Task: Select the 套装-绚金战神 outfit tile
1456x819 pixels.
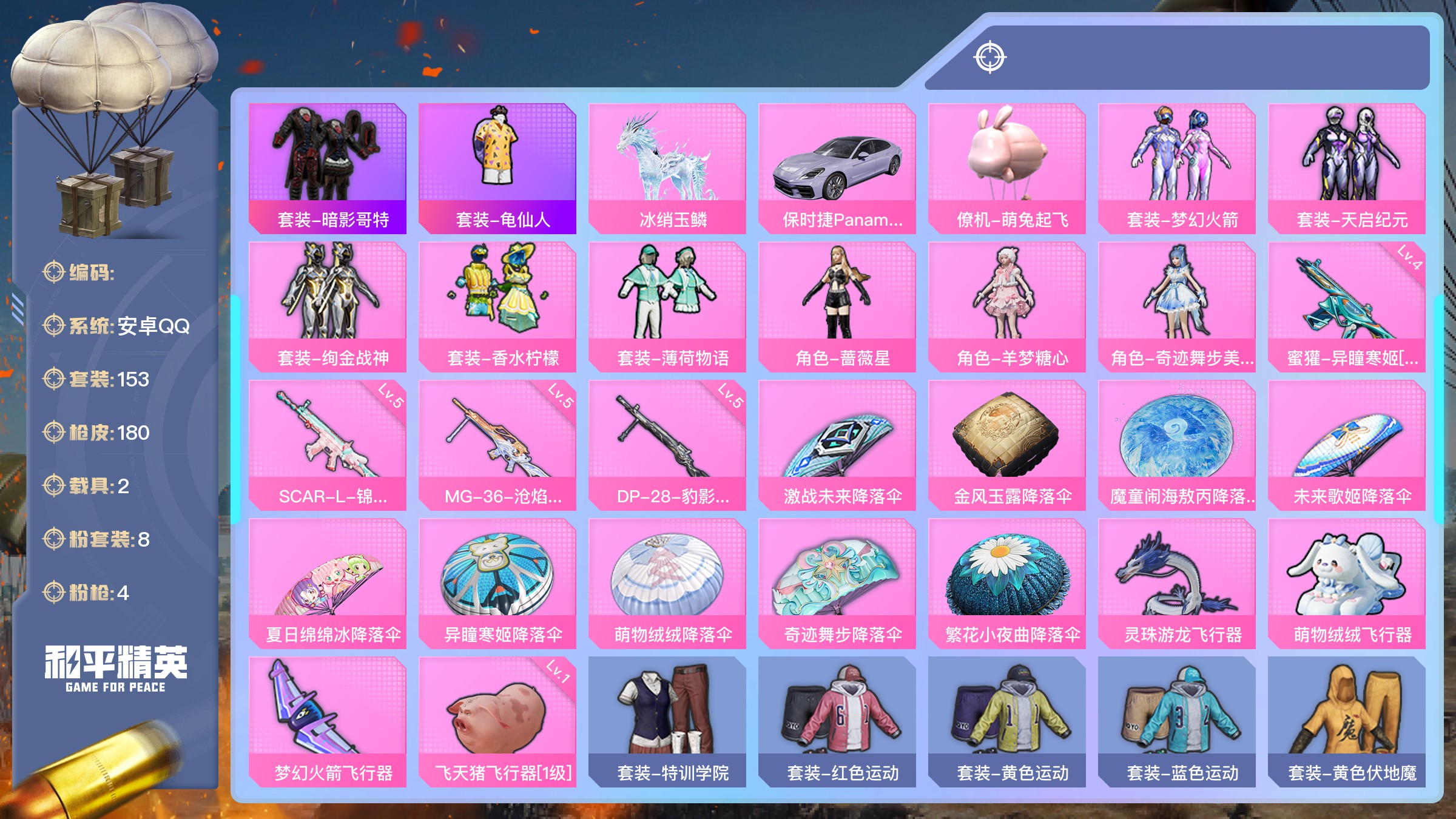Action: (328, 306)
